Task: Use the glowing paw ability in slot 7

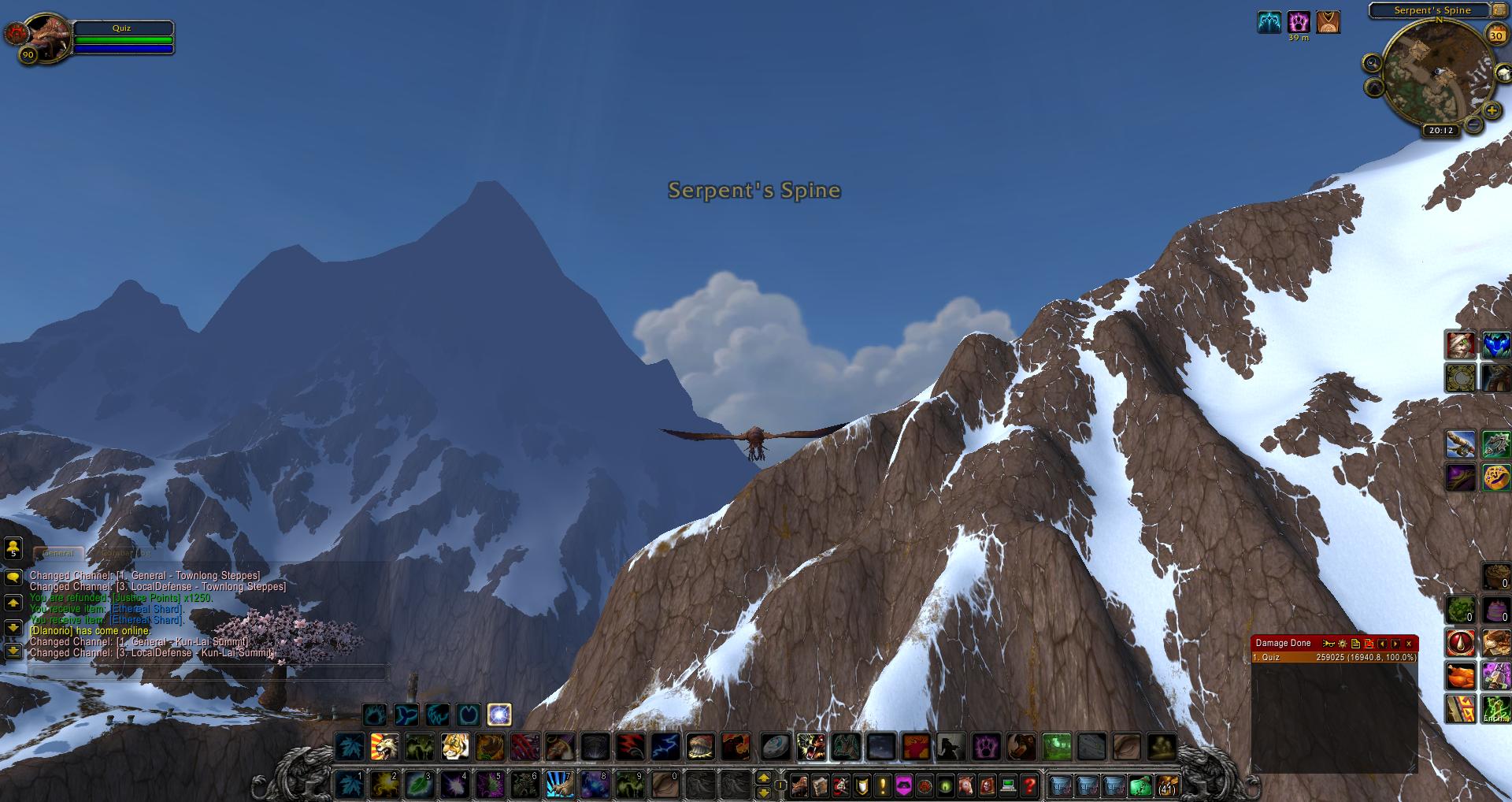Action: [559, 785]
